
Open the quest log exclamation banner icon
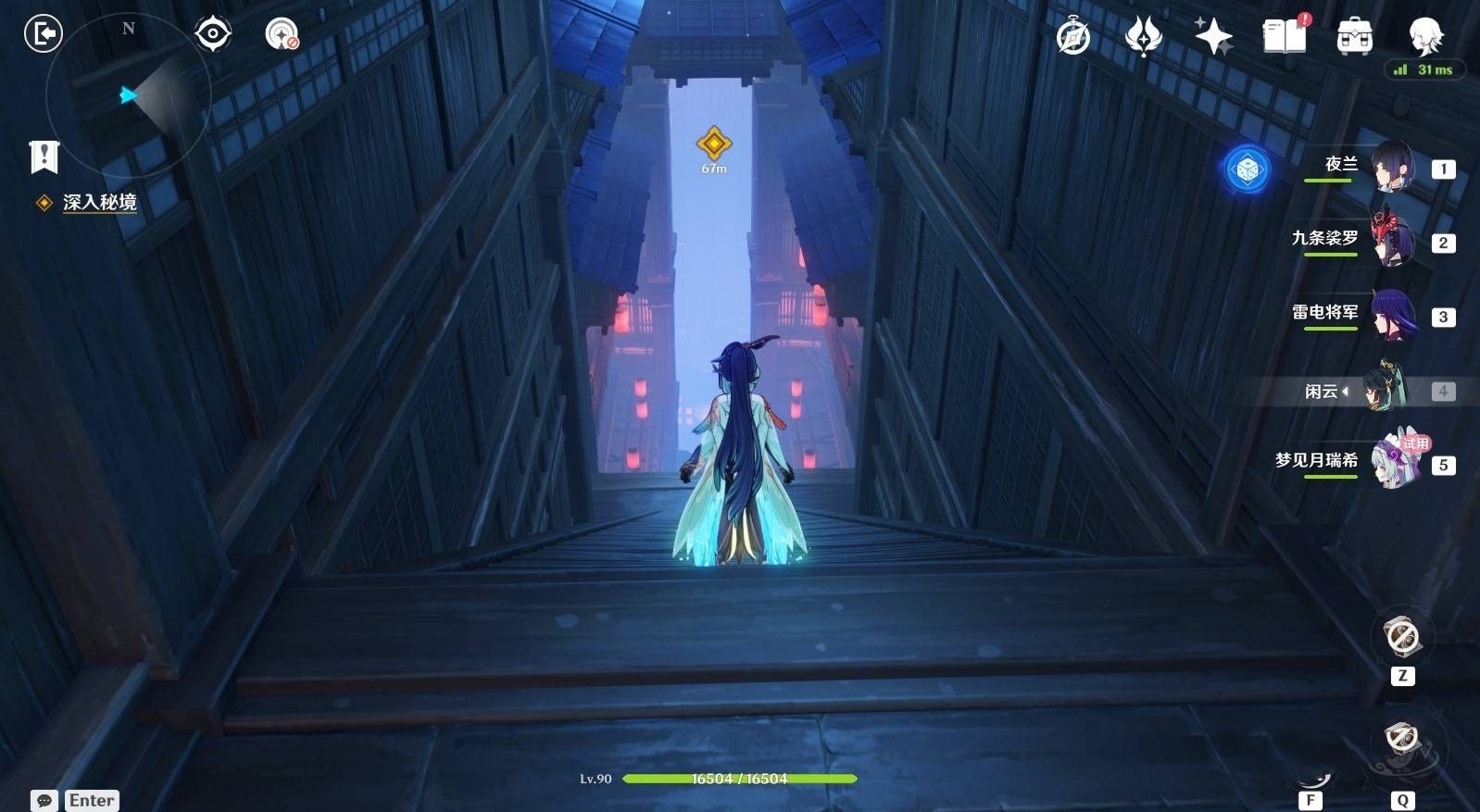click(44, 156)
